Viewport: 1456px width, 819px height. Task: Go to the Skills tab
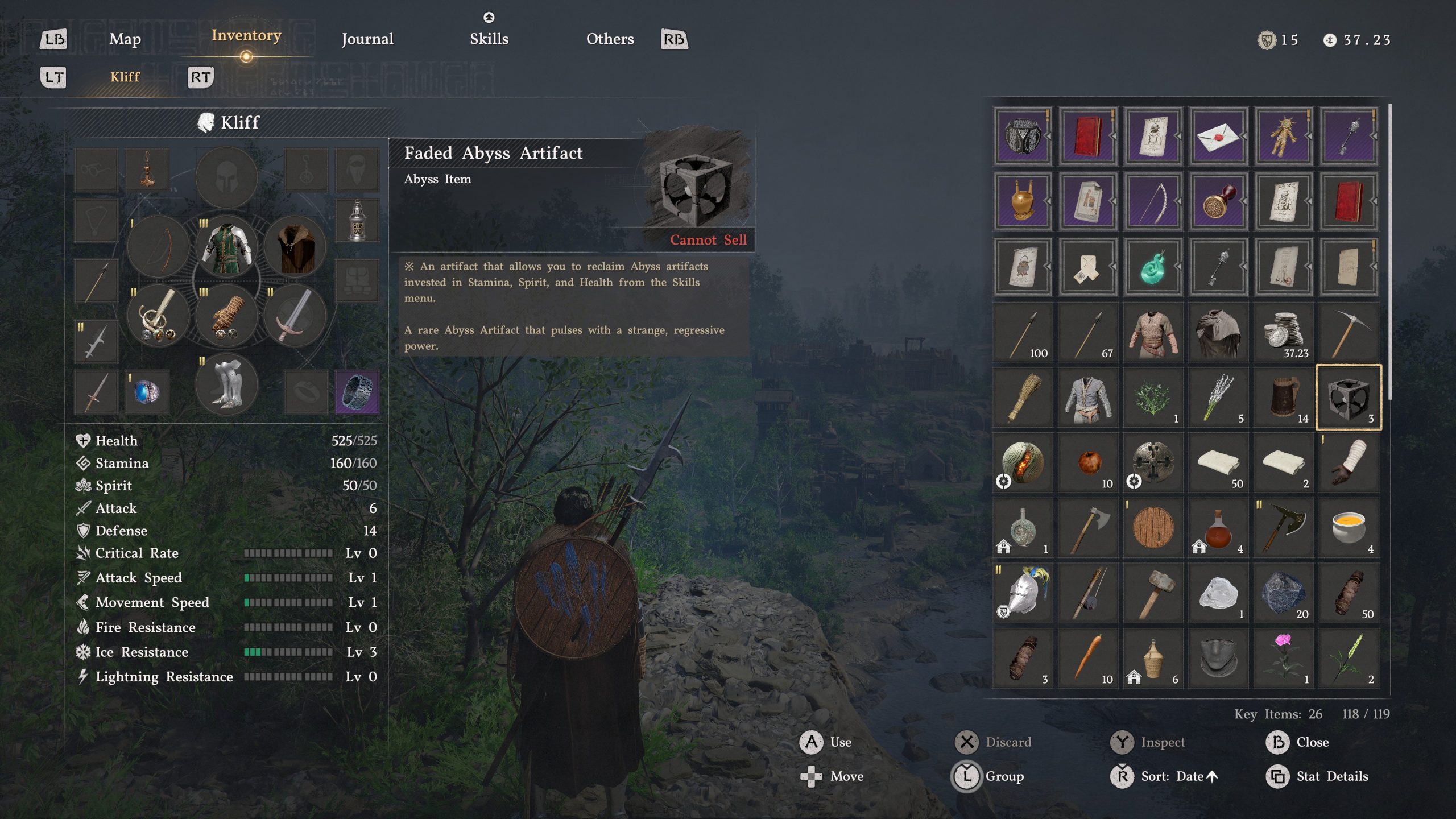(489, 39)
